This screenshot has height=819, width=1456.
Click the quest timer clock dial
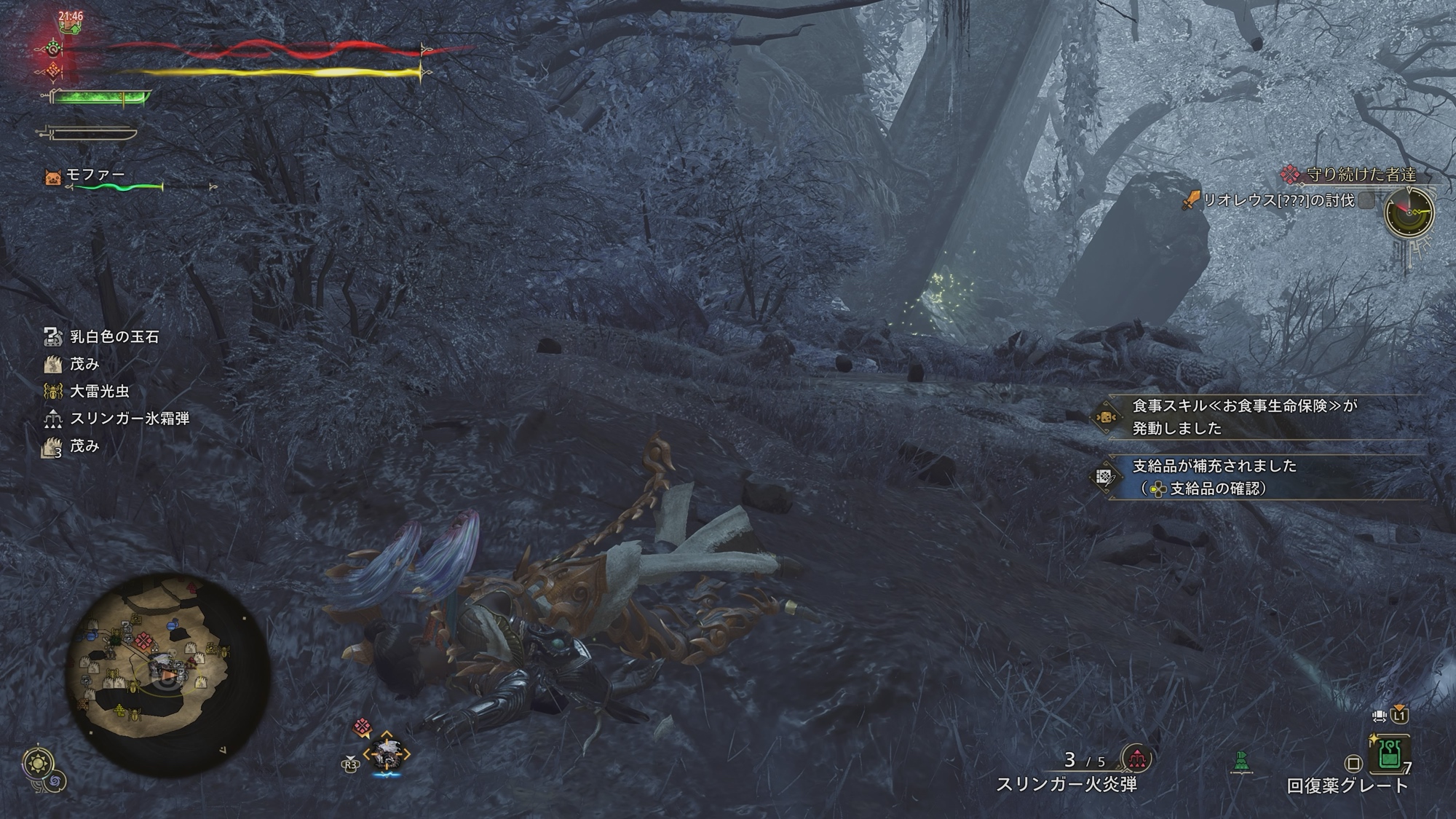pos(1409,213)
